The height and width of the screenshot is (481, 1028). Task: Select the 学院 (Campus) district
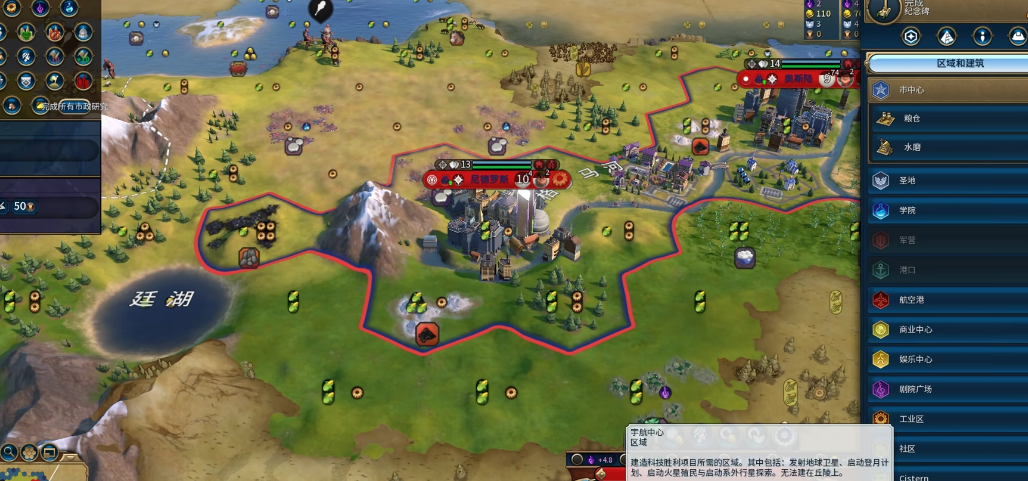(945, 211)
